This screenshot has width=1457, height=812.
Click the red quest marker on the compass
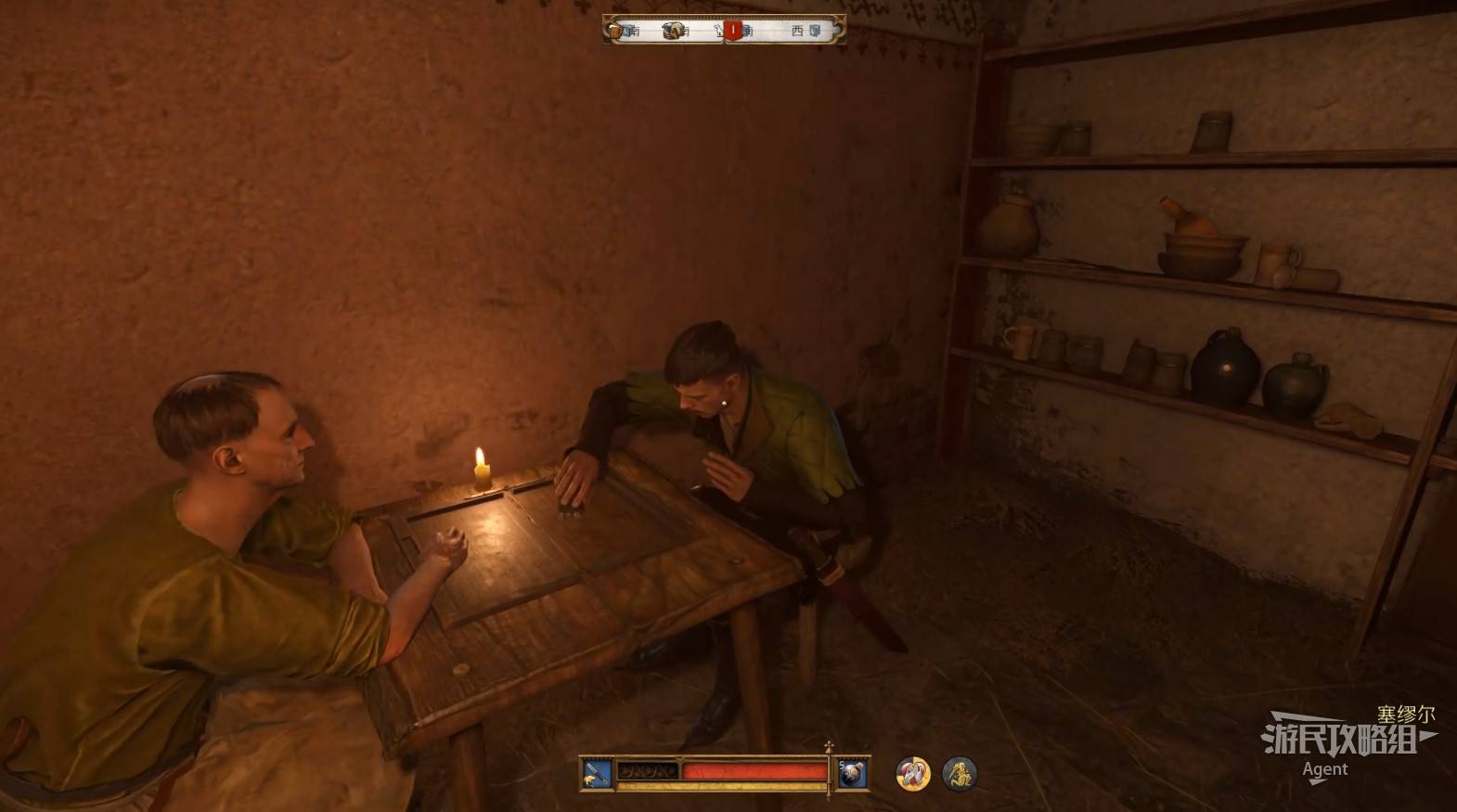pos(733,31)
